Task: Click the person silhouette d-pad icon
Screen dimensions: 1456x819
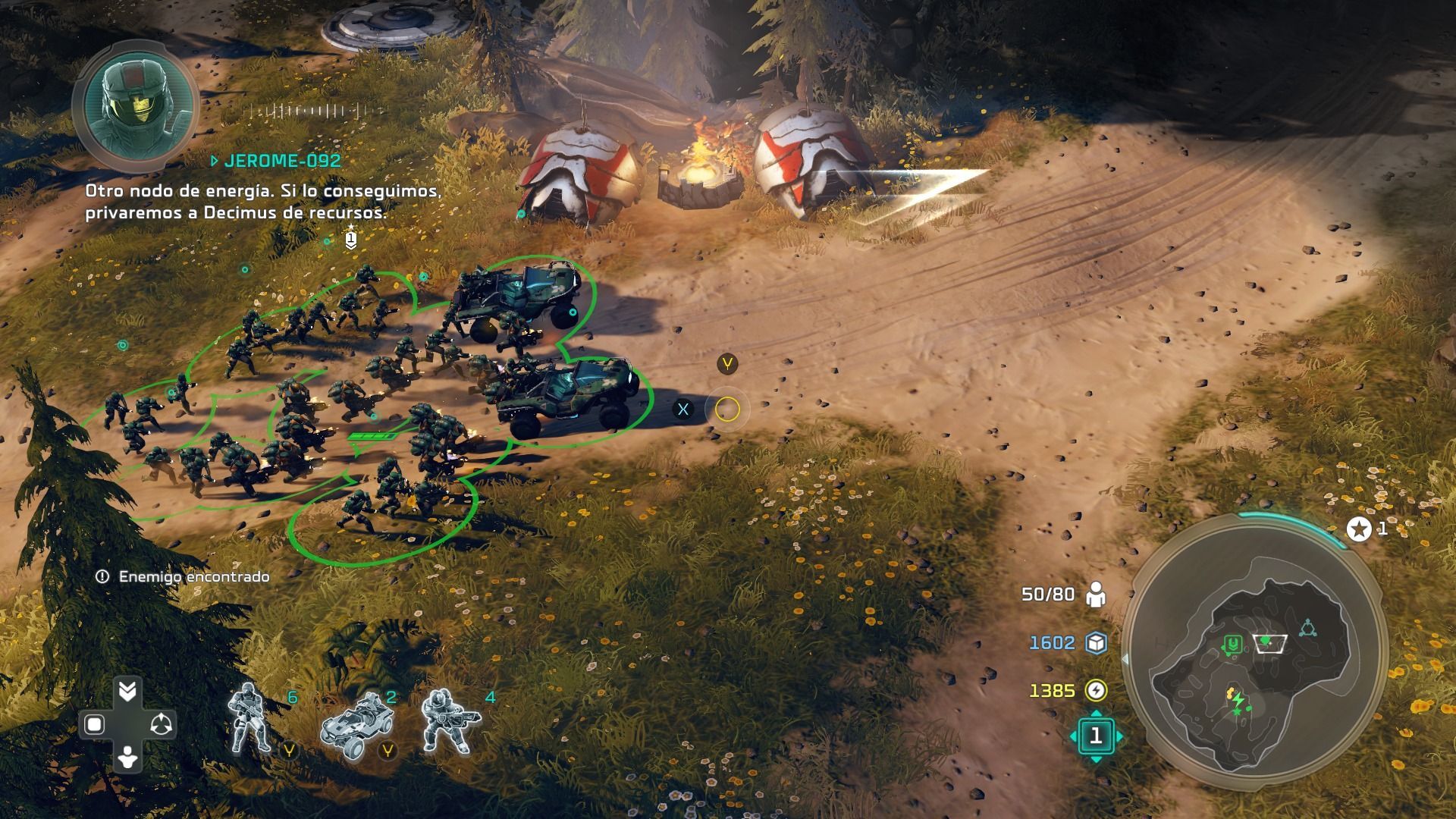Action: point(127,758)
